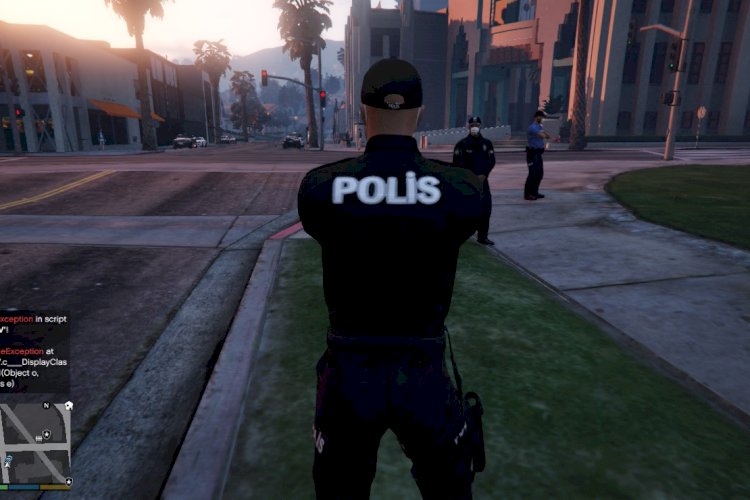Select the house marker on the minimap
750x500 pixels.
click(68, 406)
